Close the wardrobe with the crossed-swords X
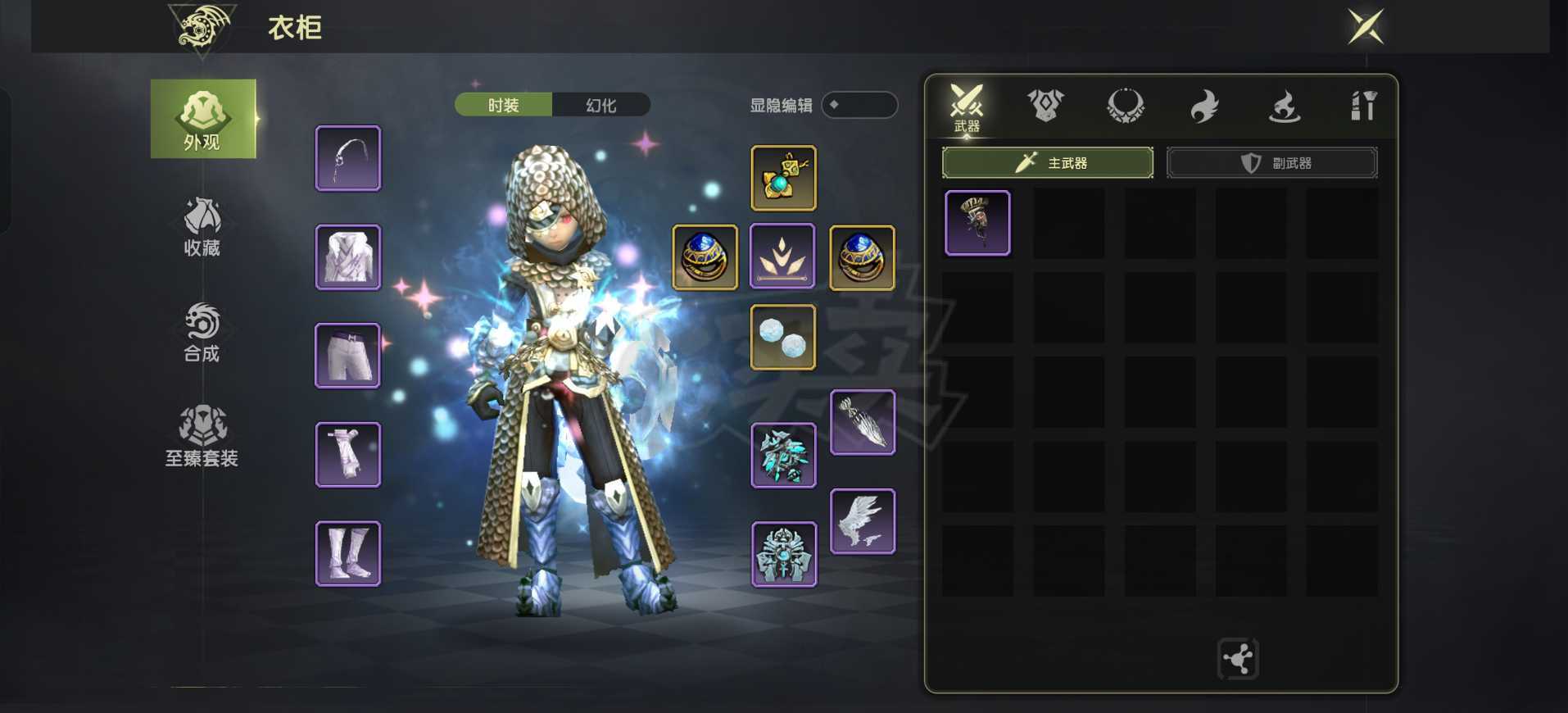Screen dimensions: 1568x713 (1366, 27)
